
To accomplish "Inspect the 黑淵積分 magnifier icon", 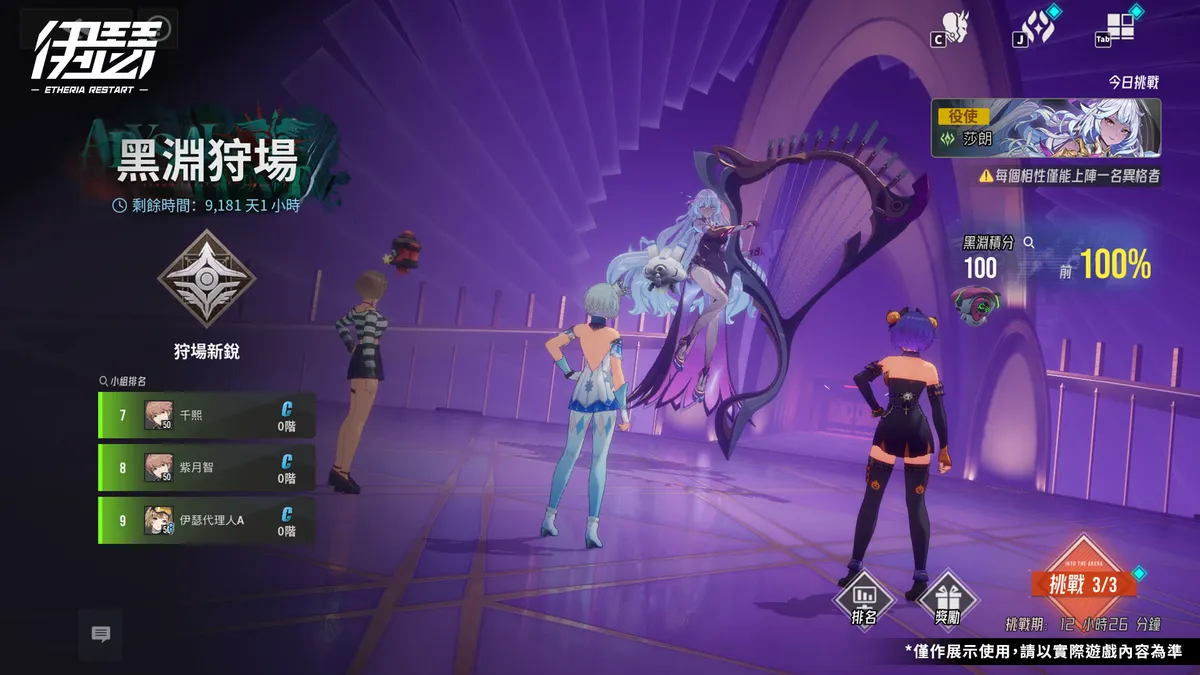I will click(x=1028, y=242).
